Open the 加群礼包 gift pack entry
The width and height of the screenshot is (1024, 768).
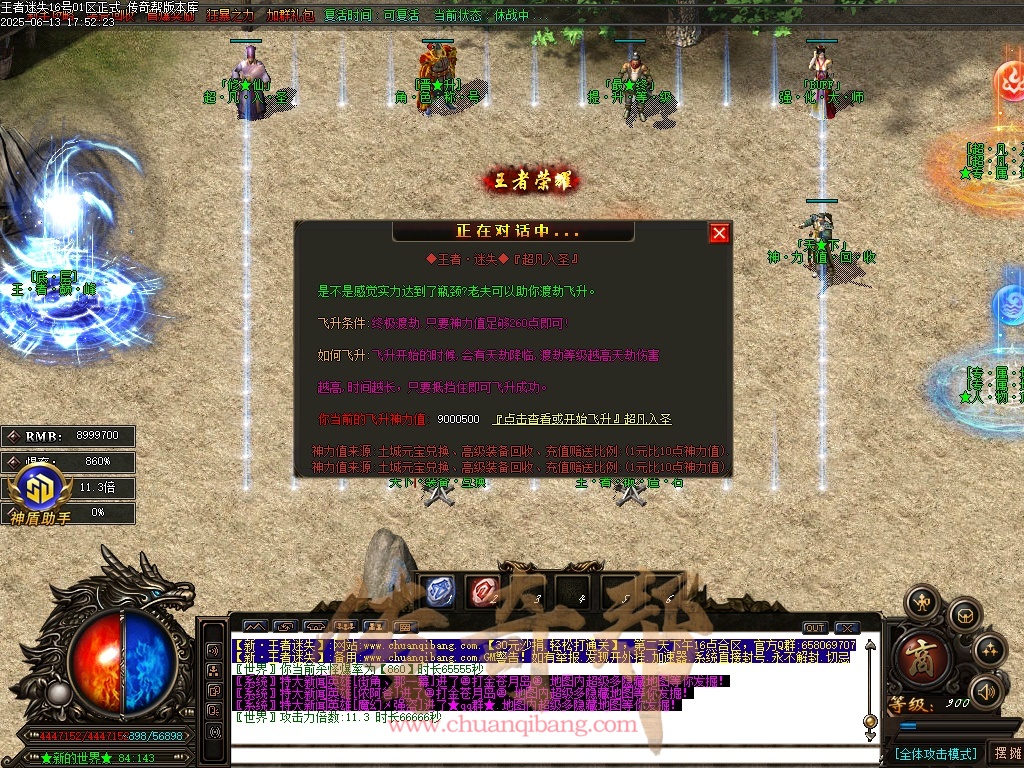pyautogui.click(x=288, y=16)
